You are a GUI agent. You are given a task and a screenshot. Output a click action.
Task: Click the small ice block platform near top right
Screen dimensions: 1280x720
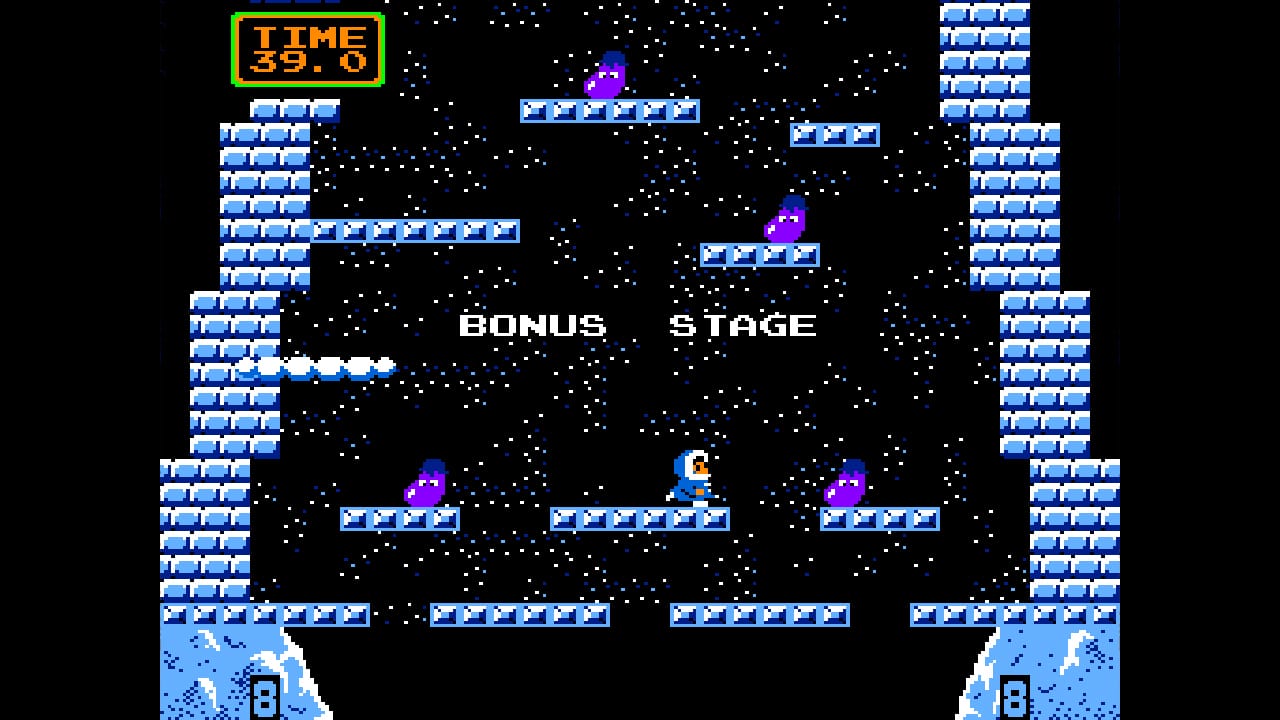835,134
